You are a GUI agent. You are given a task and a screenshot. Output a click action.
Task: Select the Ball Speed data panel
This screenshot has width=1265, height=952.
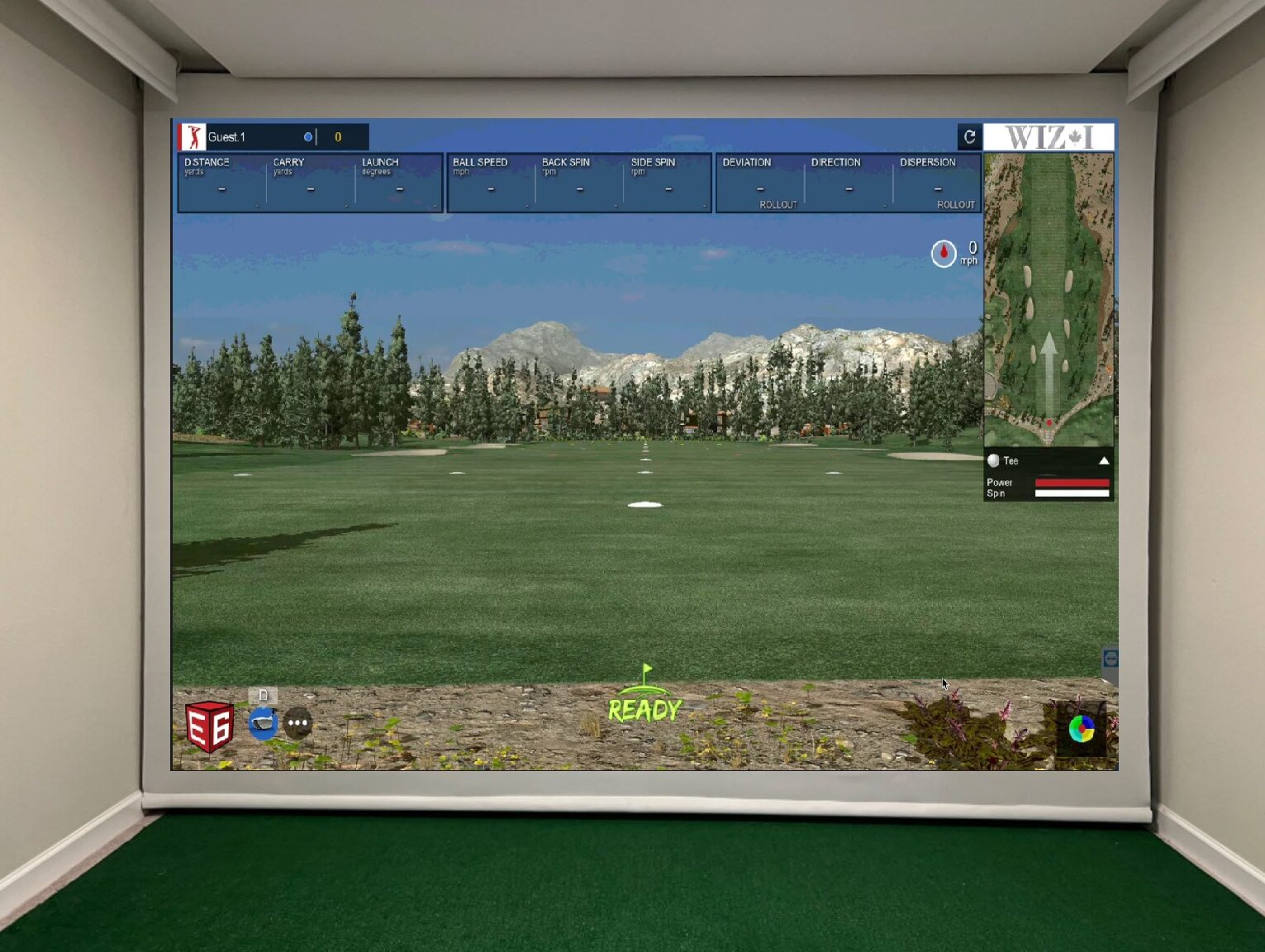coord(490,183)
